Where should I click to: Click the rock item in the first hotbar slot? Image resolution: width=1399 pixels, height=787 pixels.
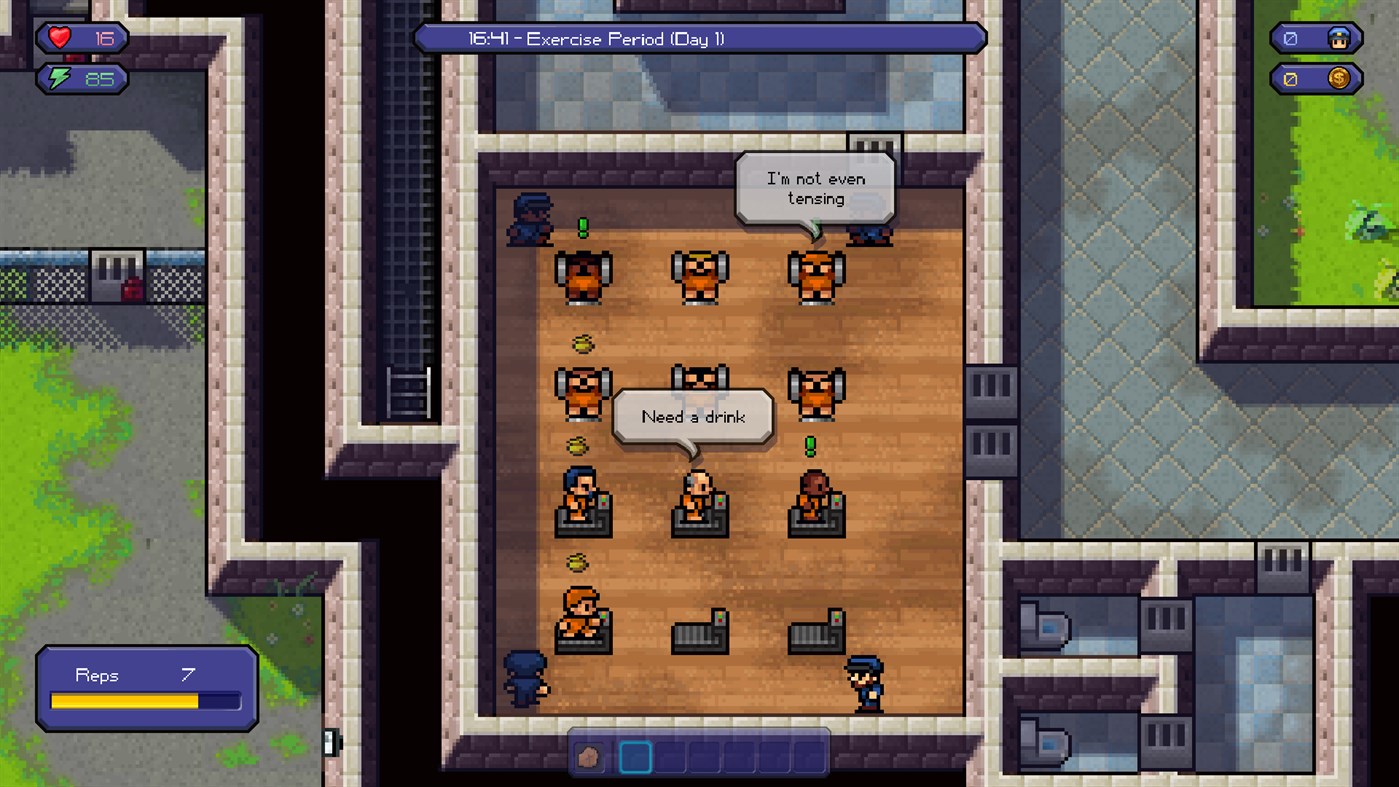tap(588, 757)
